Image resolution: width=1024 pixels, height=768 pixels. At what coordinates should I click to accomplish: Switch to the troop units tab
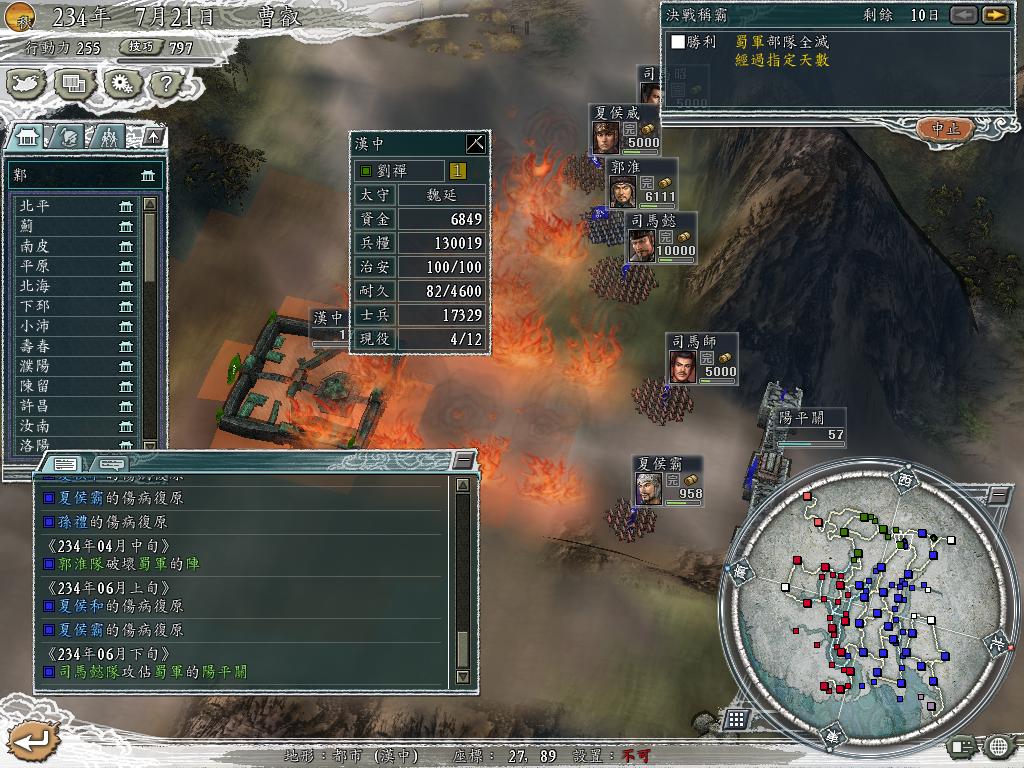click(110, 137)
